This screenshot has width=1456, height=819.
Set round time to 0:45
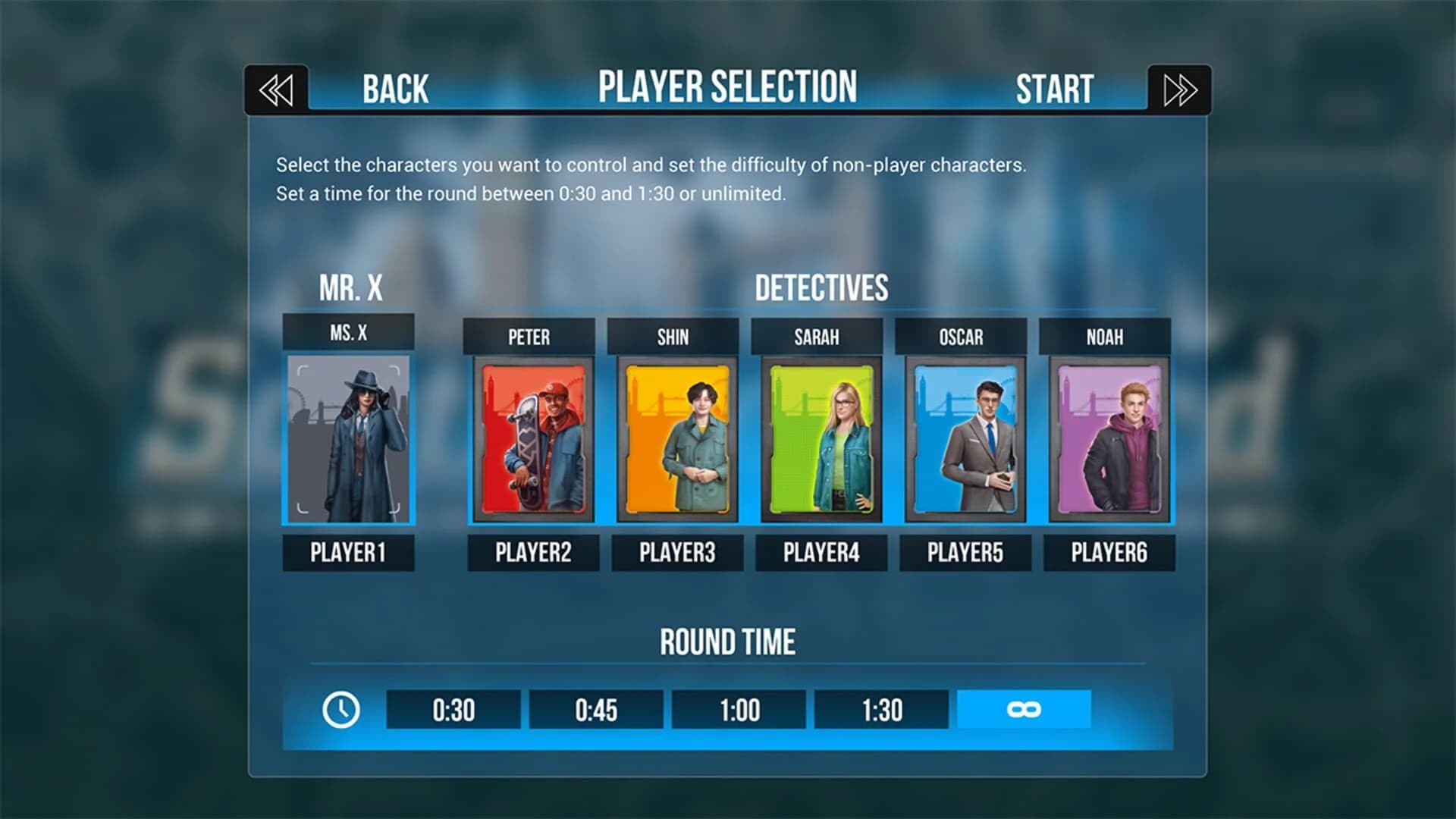click(595, 711)
